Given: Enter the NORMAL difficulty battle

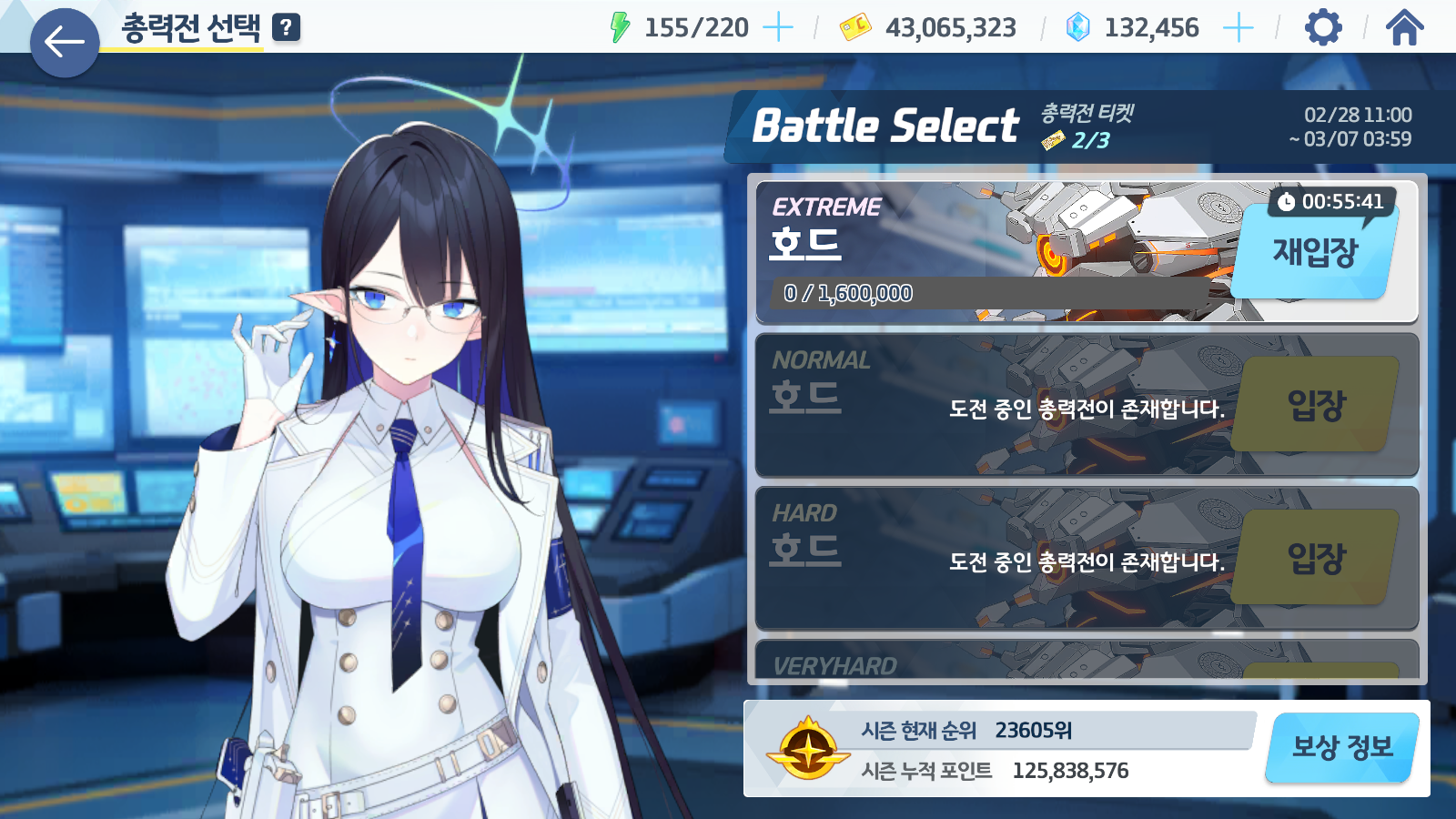Looking at the screenshot, I should [1316, 405].
